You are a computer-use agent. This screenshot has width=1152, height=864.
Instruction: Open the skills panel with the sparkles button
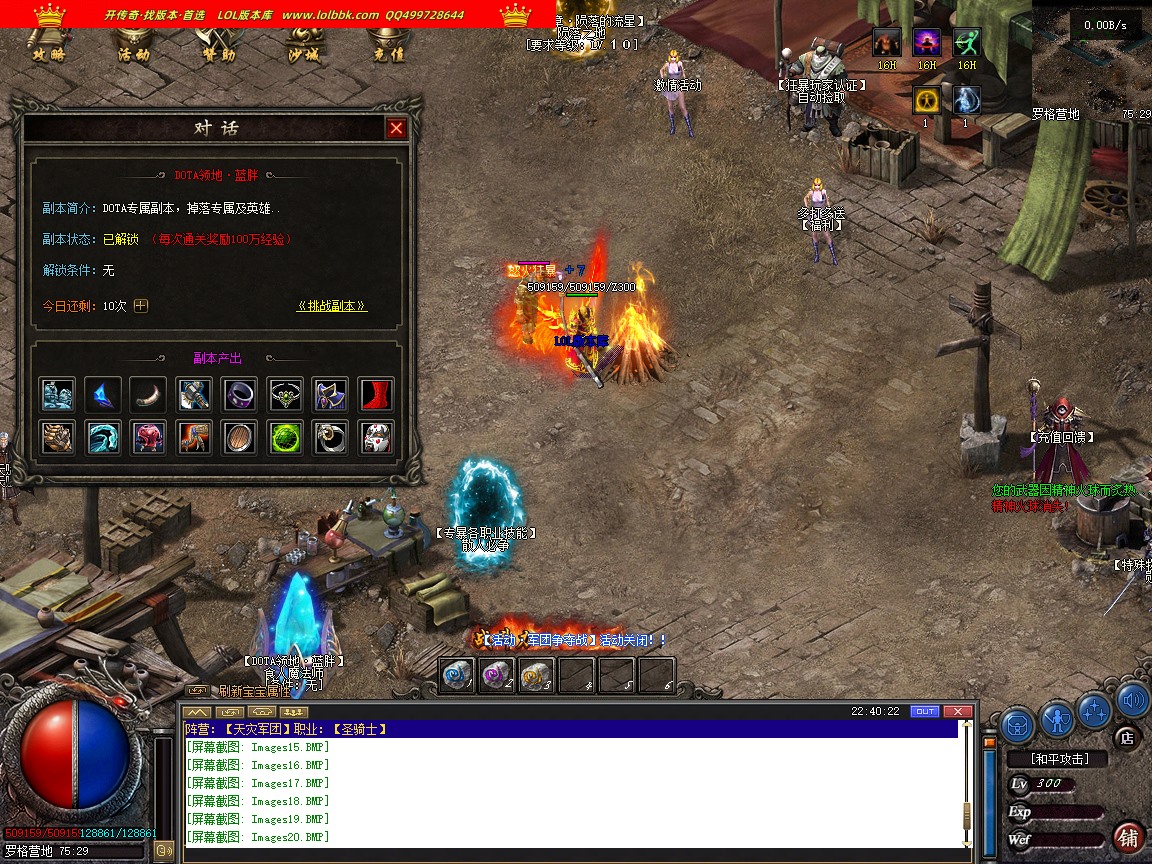[1095, 708]
